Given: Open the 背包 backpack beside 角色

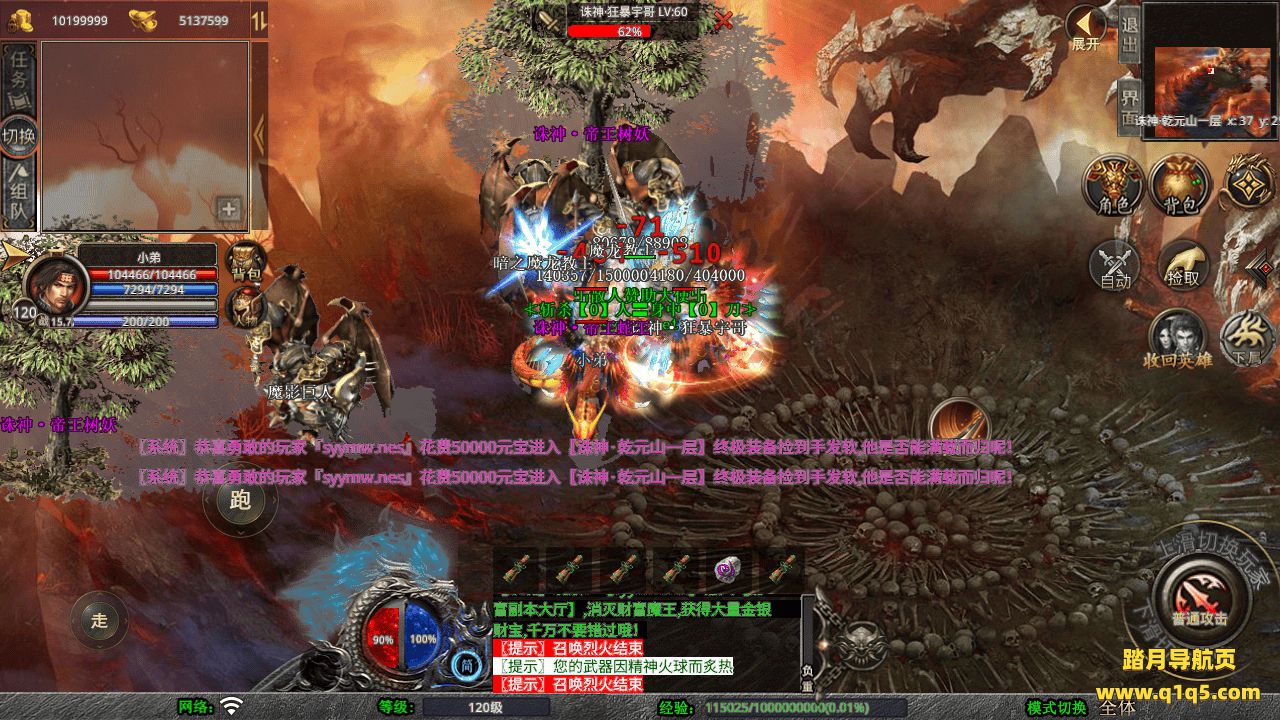Looking at the screenshot, I should point(1180,186).
